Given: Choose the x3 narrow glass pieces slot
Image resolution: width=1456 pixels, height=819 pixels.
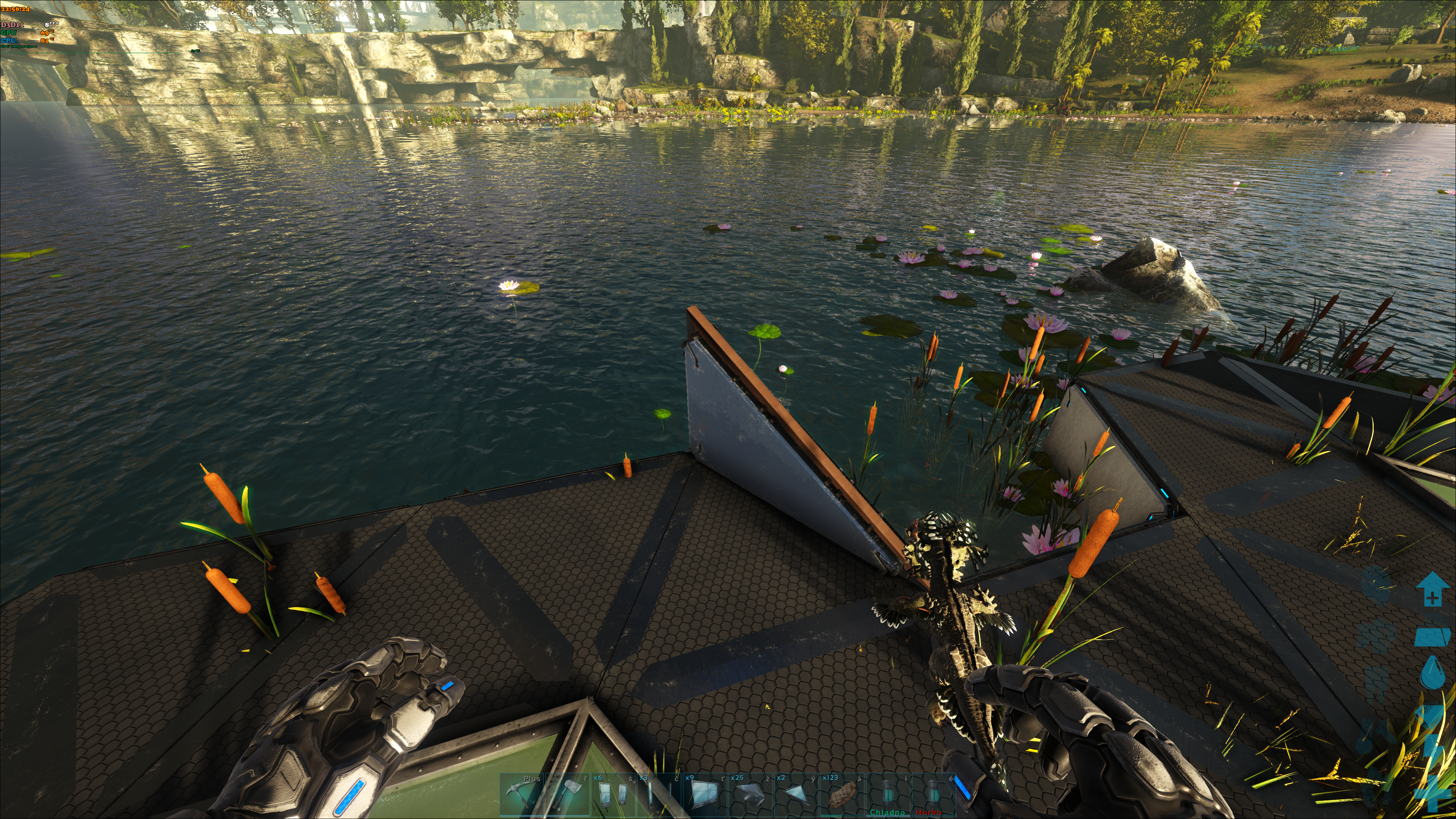Looking at the screenshot, I should [659, 795].
